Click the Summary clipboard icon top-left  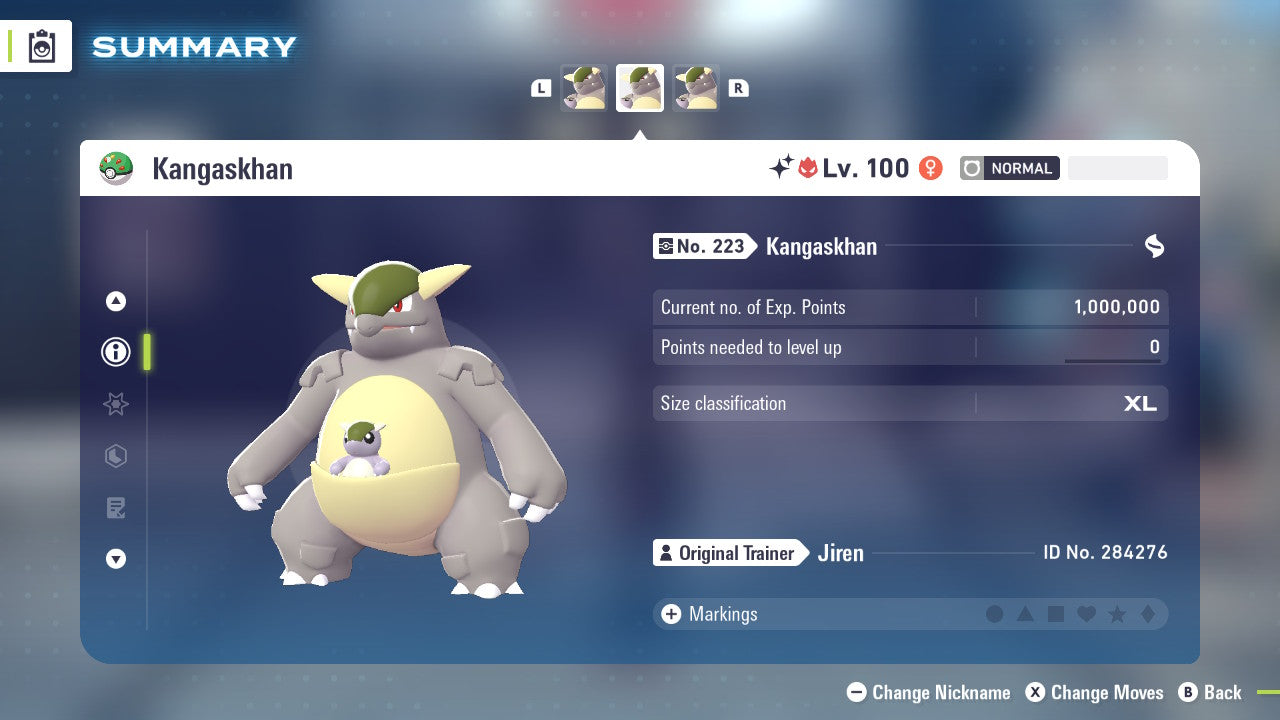tap(40, 46)
